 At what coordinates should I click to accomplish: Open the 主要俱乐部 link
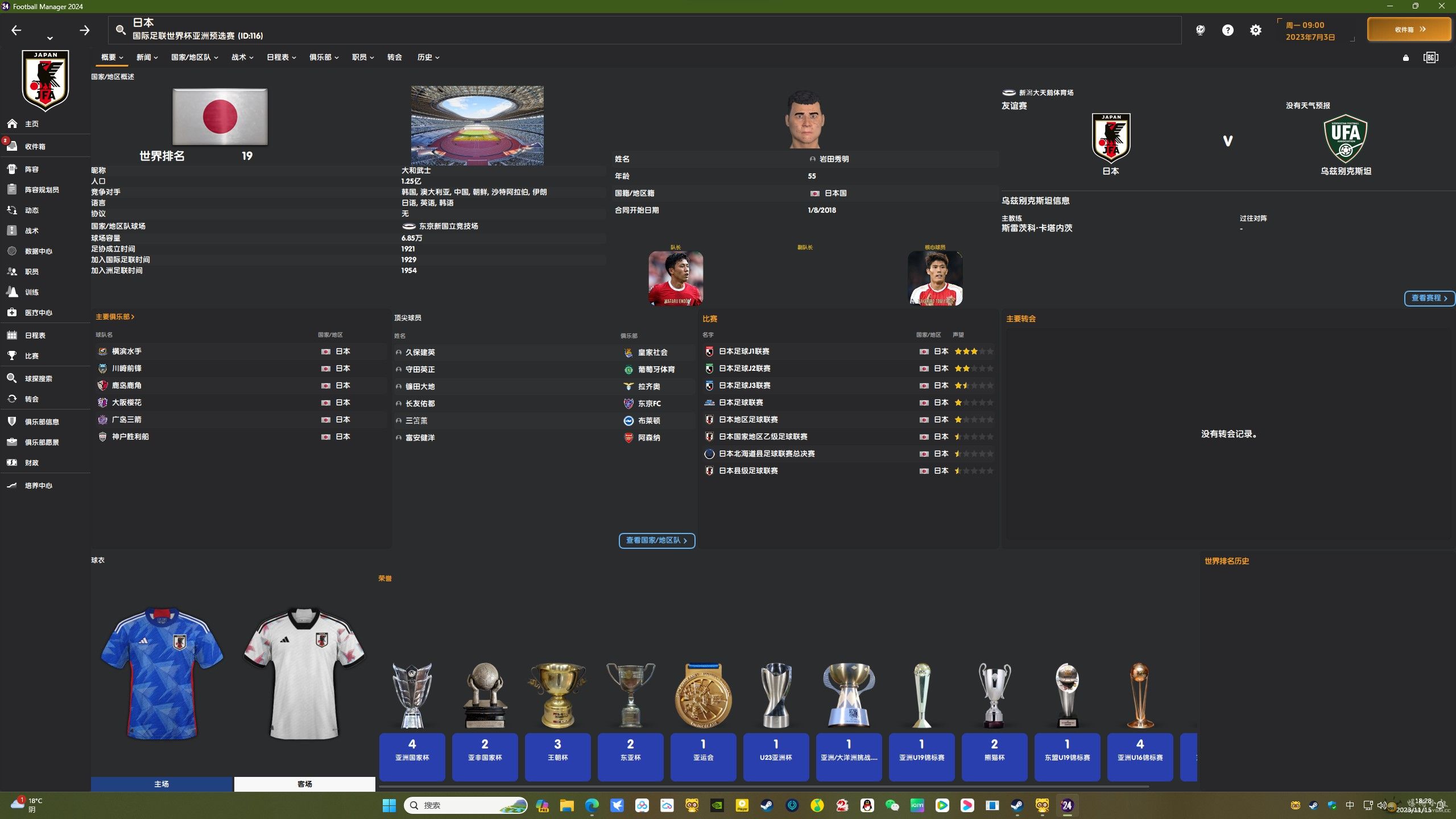pos(115,317)
